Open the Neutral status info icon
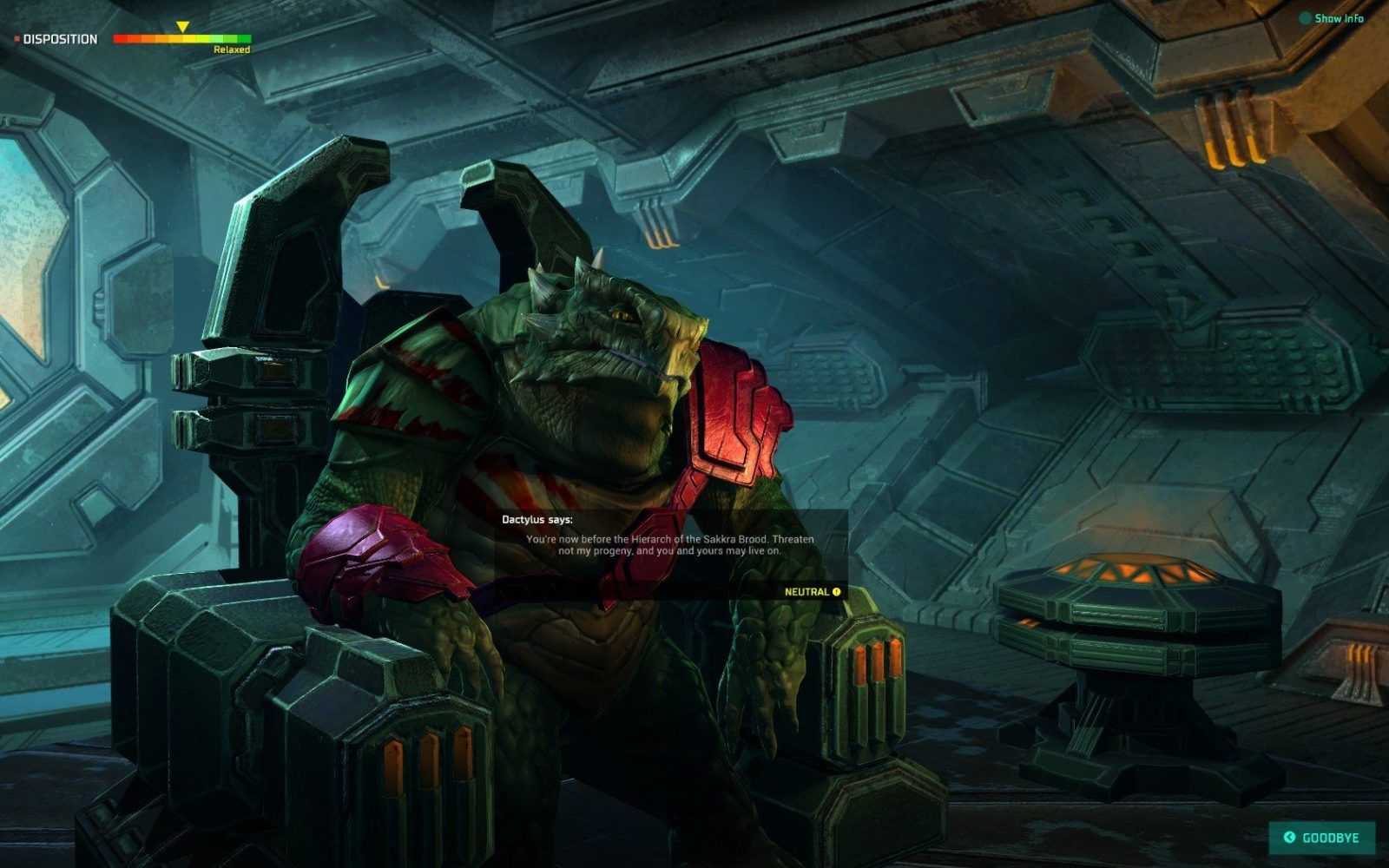Screen dimensions: 1389x868 click(837, 592)
